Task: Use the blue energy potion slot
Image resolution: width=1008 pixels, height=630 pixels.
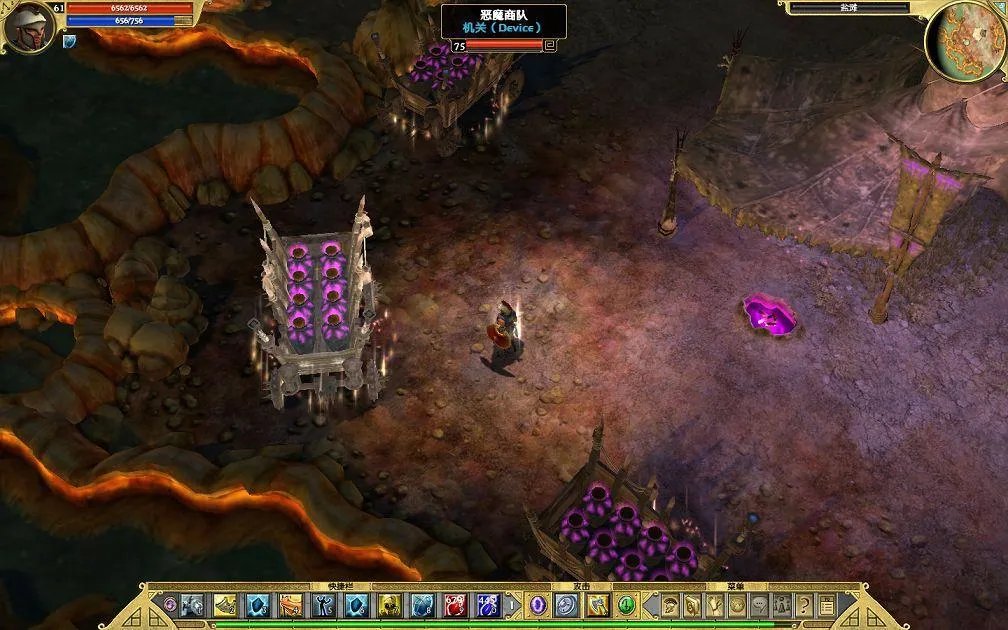Action: tap(489, 605)
